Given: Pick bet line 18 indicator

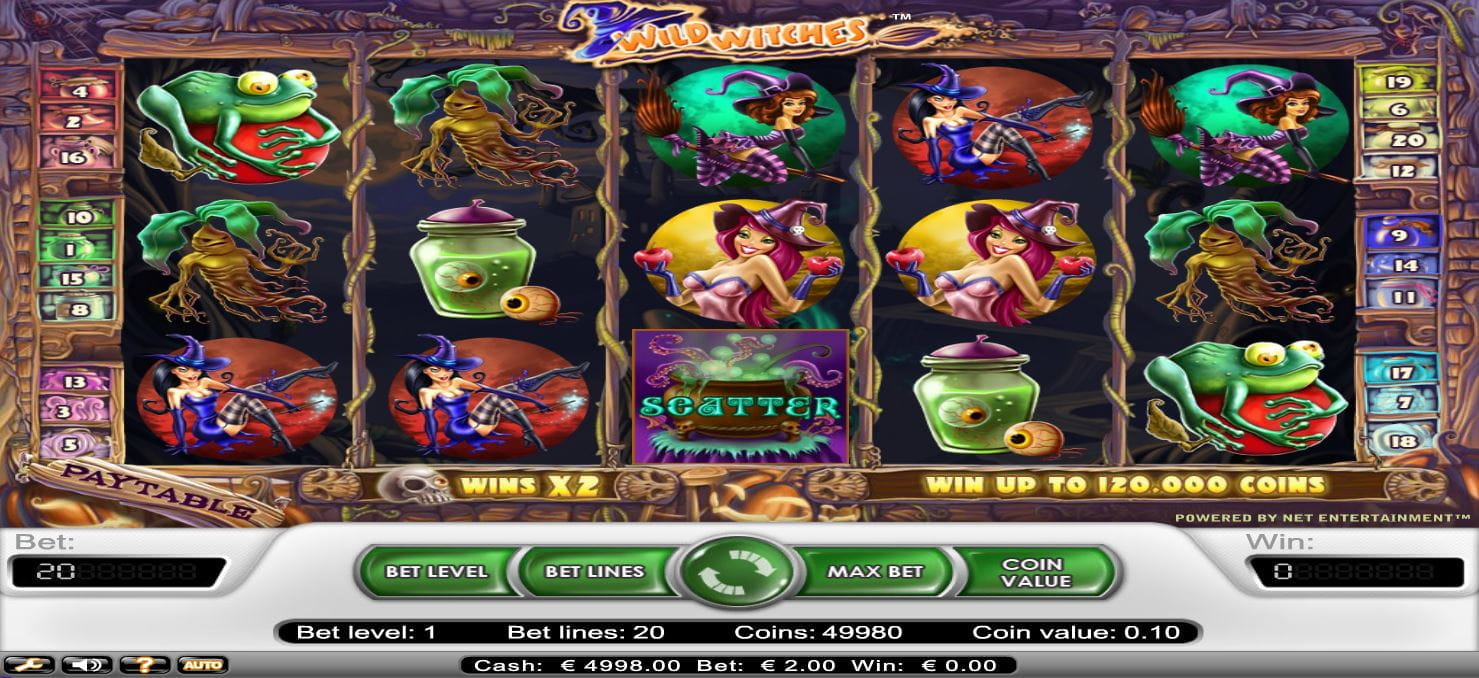Looking at the screenshot, I should [x=1402, y=441].
